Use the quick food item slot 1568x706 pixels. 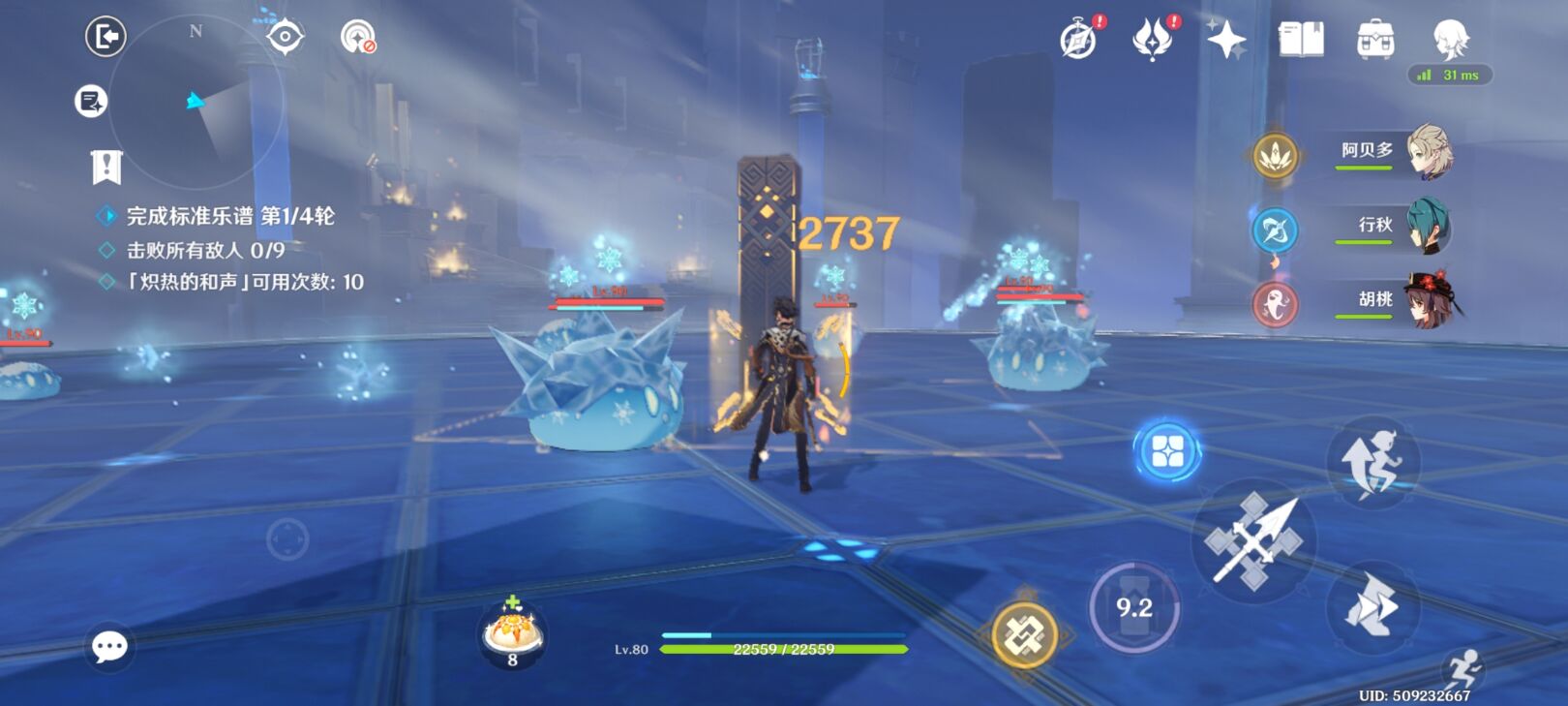[513, 634]
